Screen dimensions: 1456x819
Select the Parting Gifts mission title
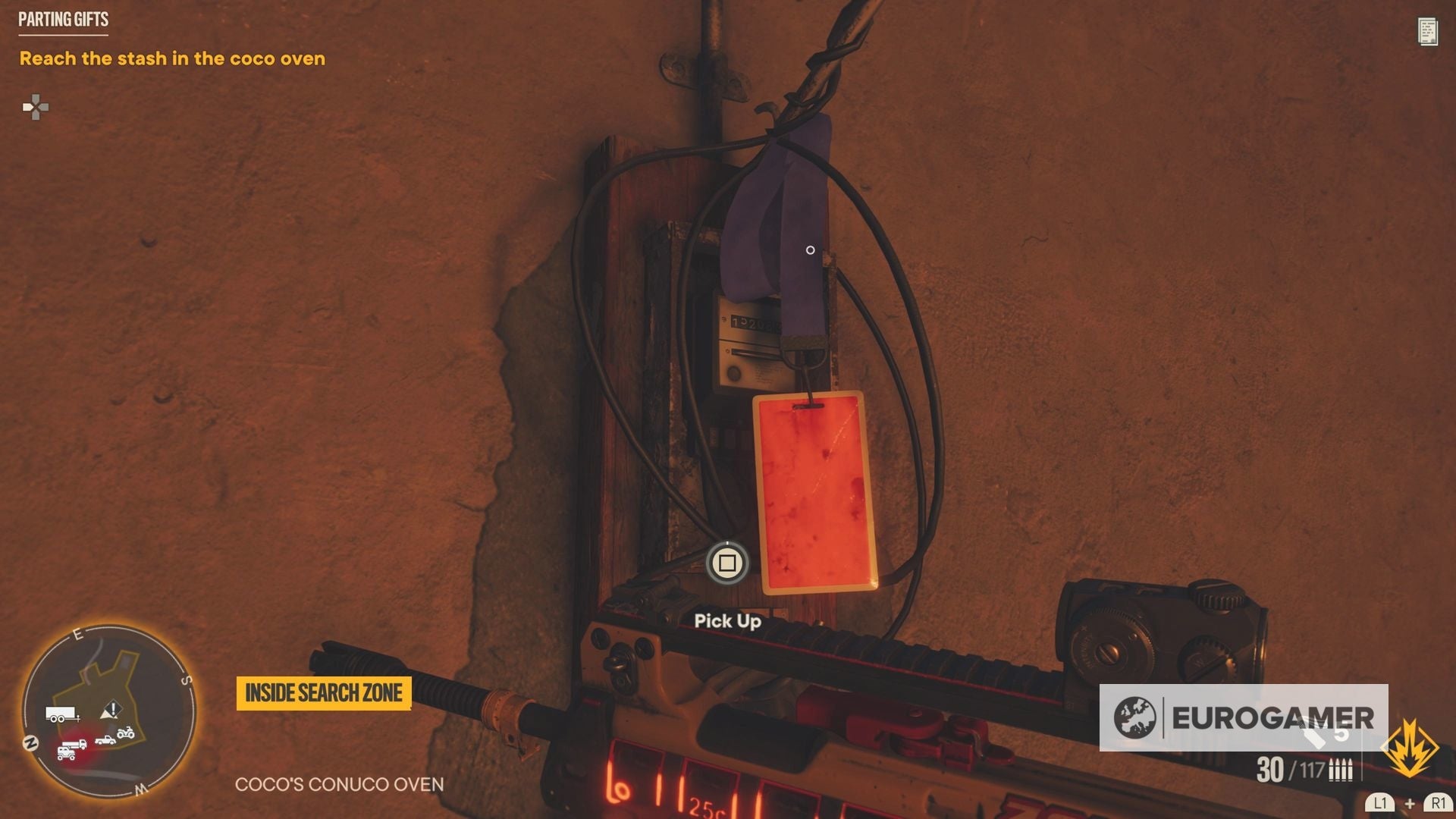63,20
